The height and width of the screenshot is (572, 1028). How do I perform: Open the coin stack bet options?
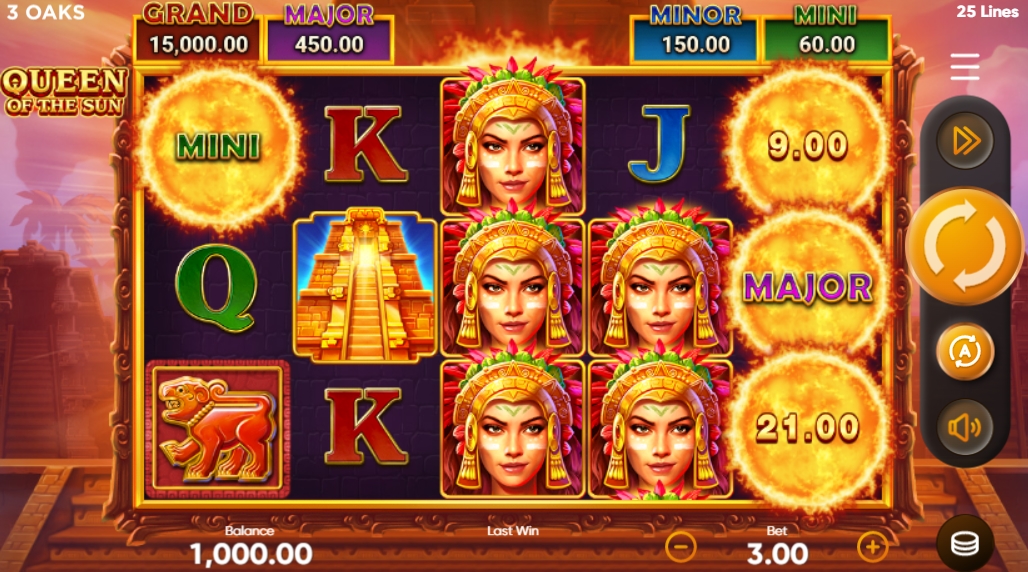point(965,543)
